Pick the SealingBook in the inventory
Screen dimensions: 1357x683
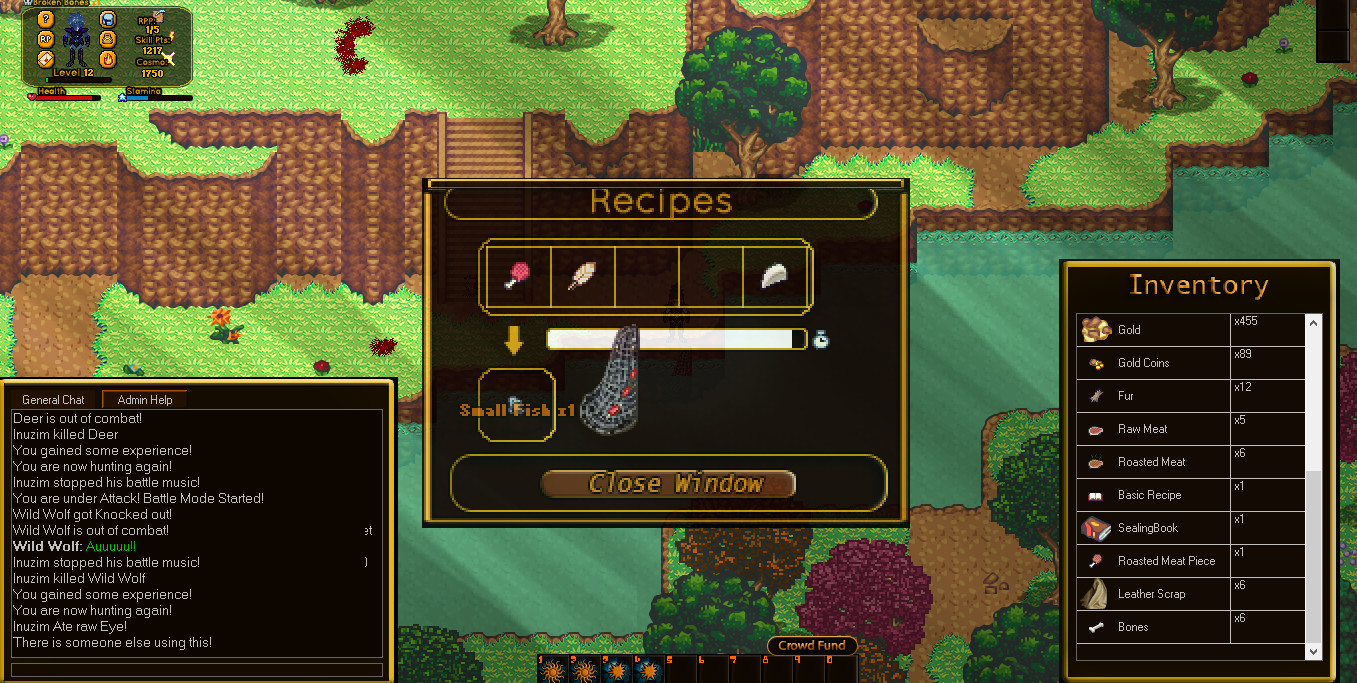pyautogui.click(x=1147, y=528)
